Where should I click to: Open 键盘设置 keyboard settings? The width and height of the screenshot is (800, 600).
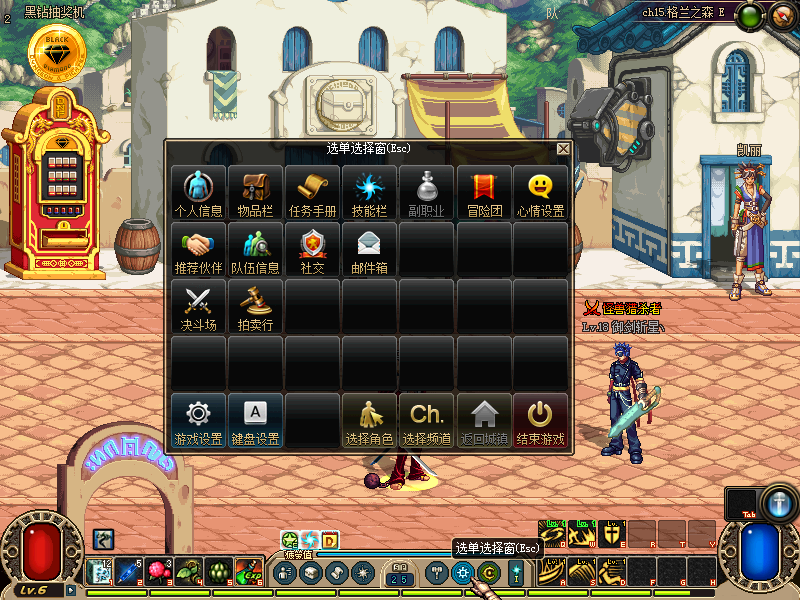255,420
